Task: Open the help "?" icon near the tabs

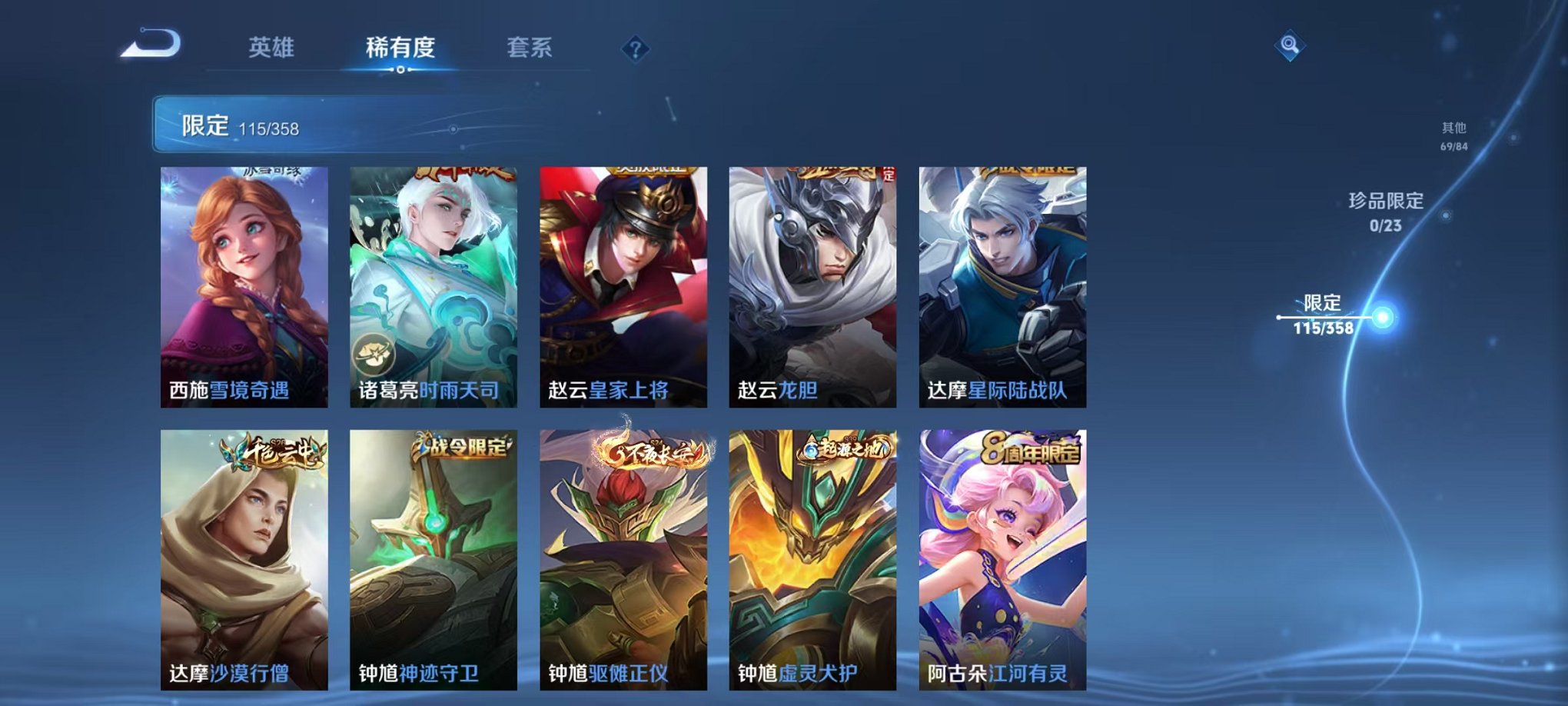Action: pos(635,49)
